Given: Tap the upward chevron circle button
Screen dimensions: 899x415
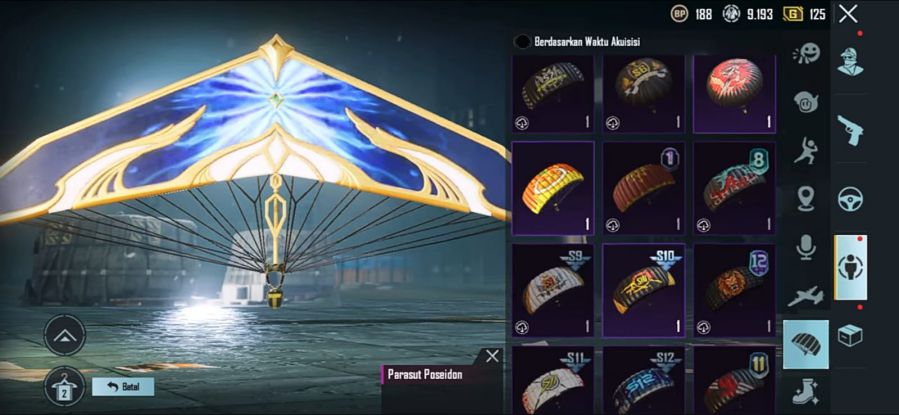Looking at the screenshot, I should point(64,335).
